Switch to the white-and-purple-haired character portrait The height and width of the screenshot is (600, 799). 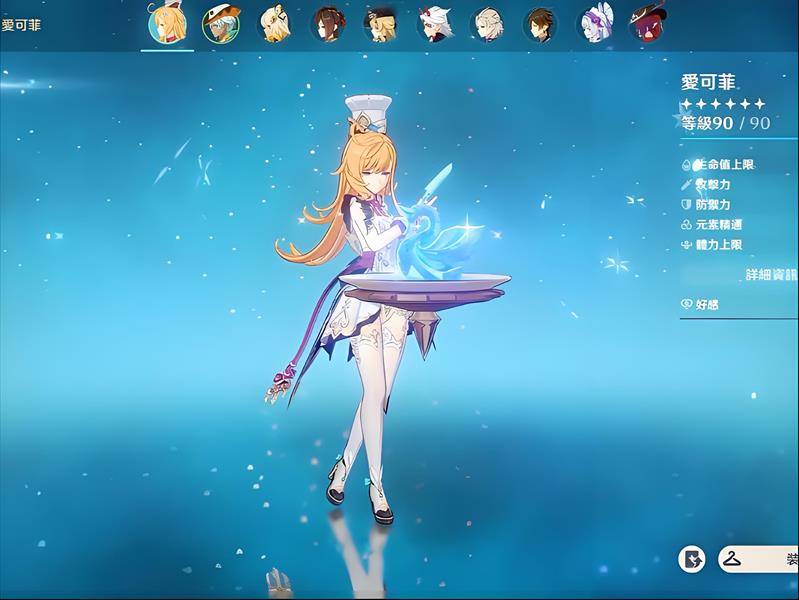(596, 24)
